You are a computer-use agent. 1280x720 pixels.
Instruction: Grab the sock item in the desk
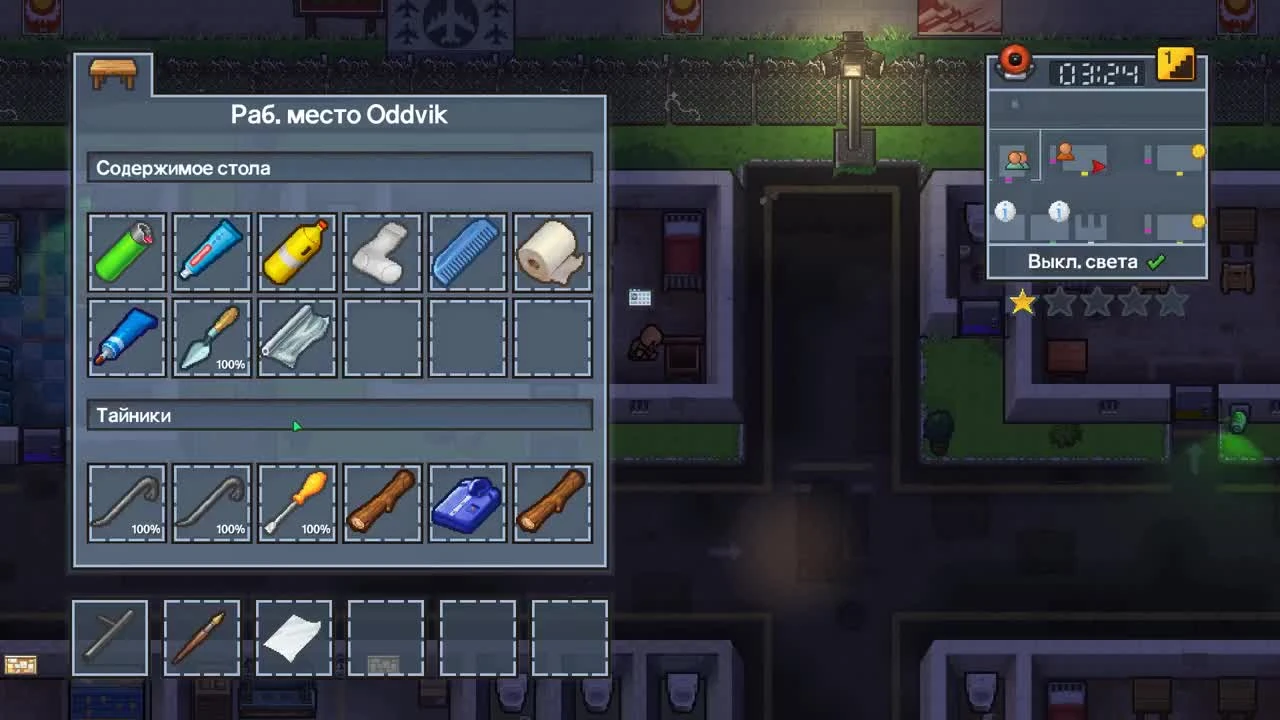click(381, 251)
